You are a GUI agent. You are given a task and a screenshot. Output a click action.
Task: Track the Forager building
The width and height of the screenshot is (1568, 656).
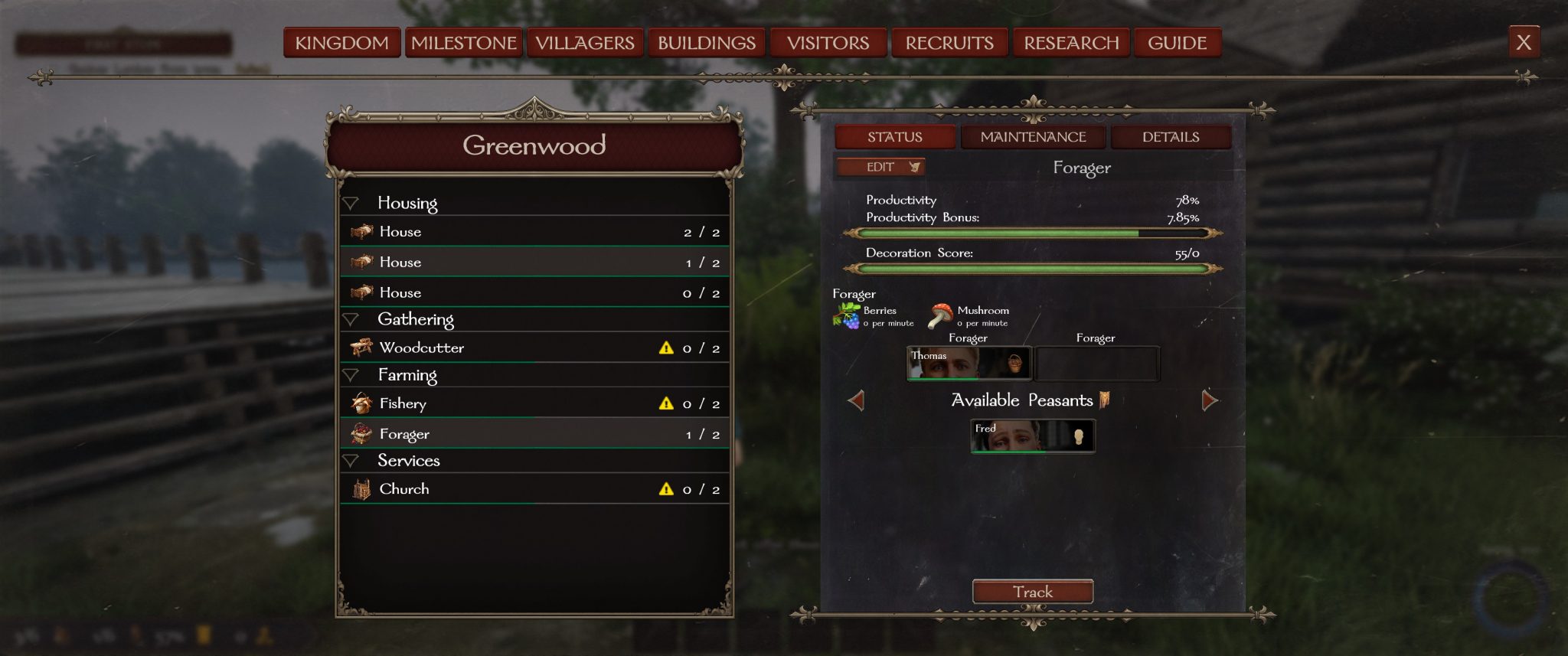pos(1032,592)
